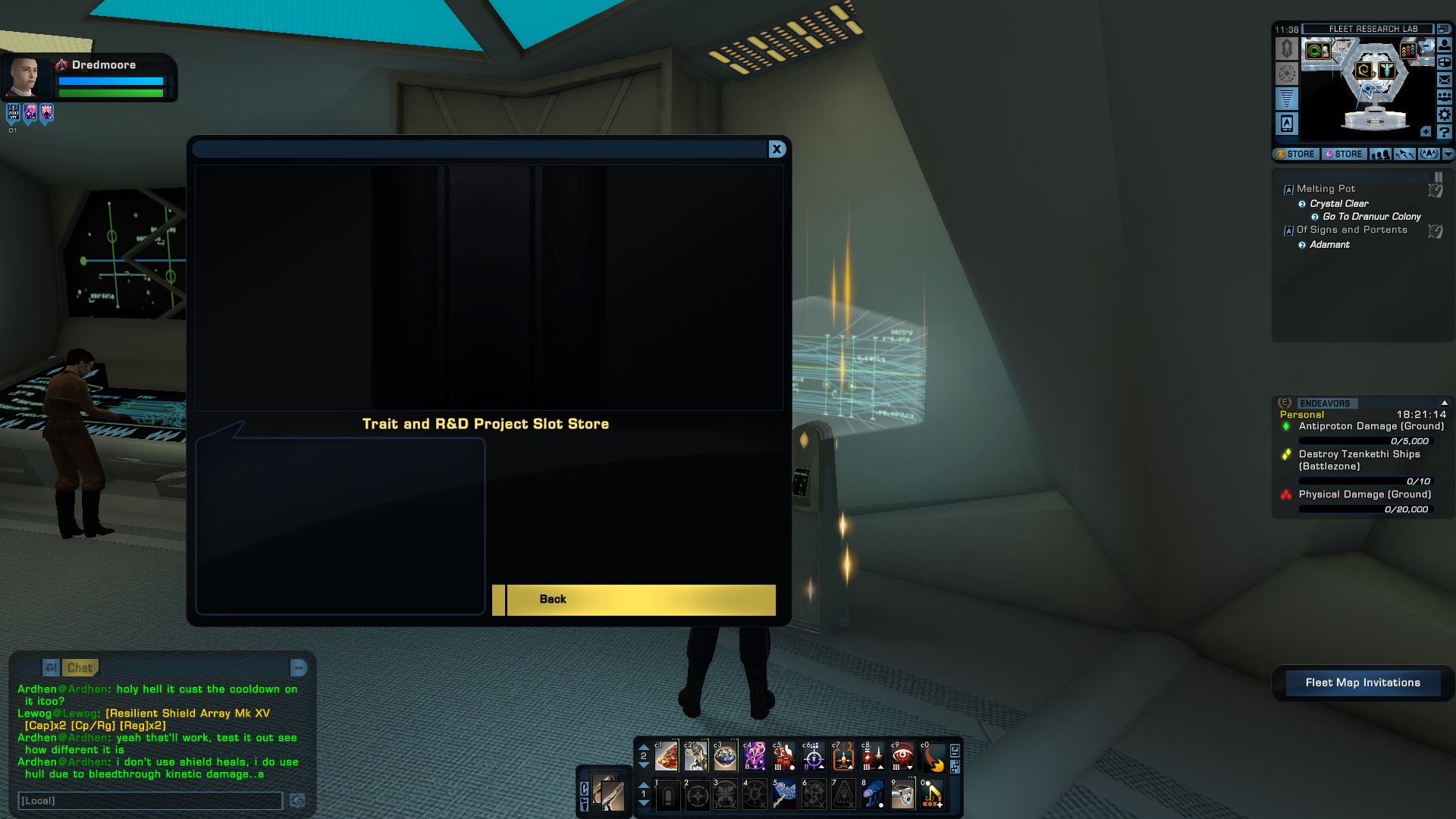Click the team social icon on the minimap toolbar

(x=1443, y=97)
